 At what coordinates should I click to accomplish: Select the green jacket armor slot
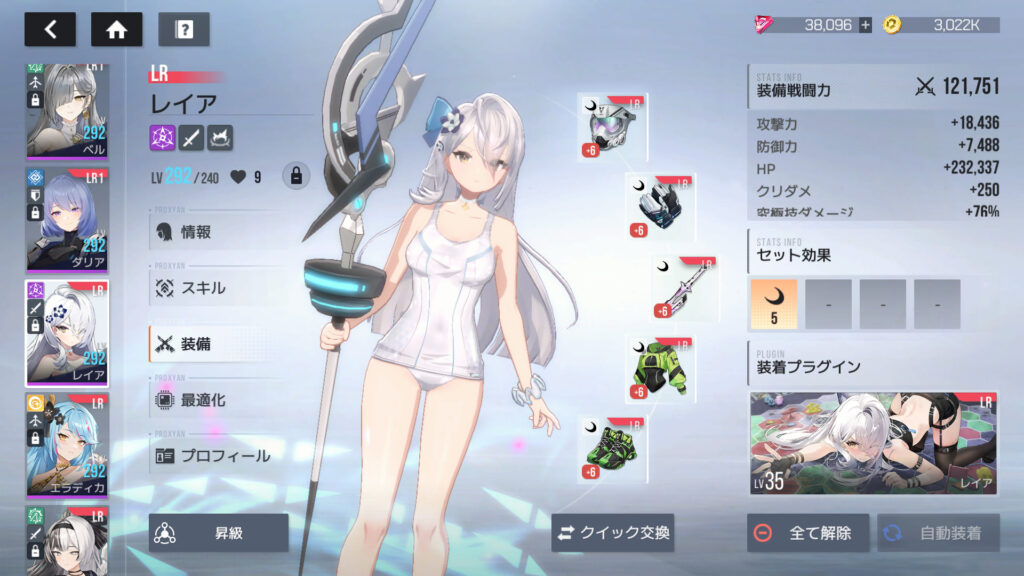[x=660, y=370]
